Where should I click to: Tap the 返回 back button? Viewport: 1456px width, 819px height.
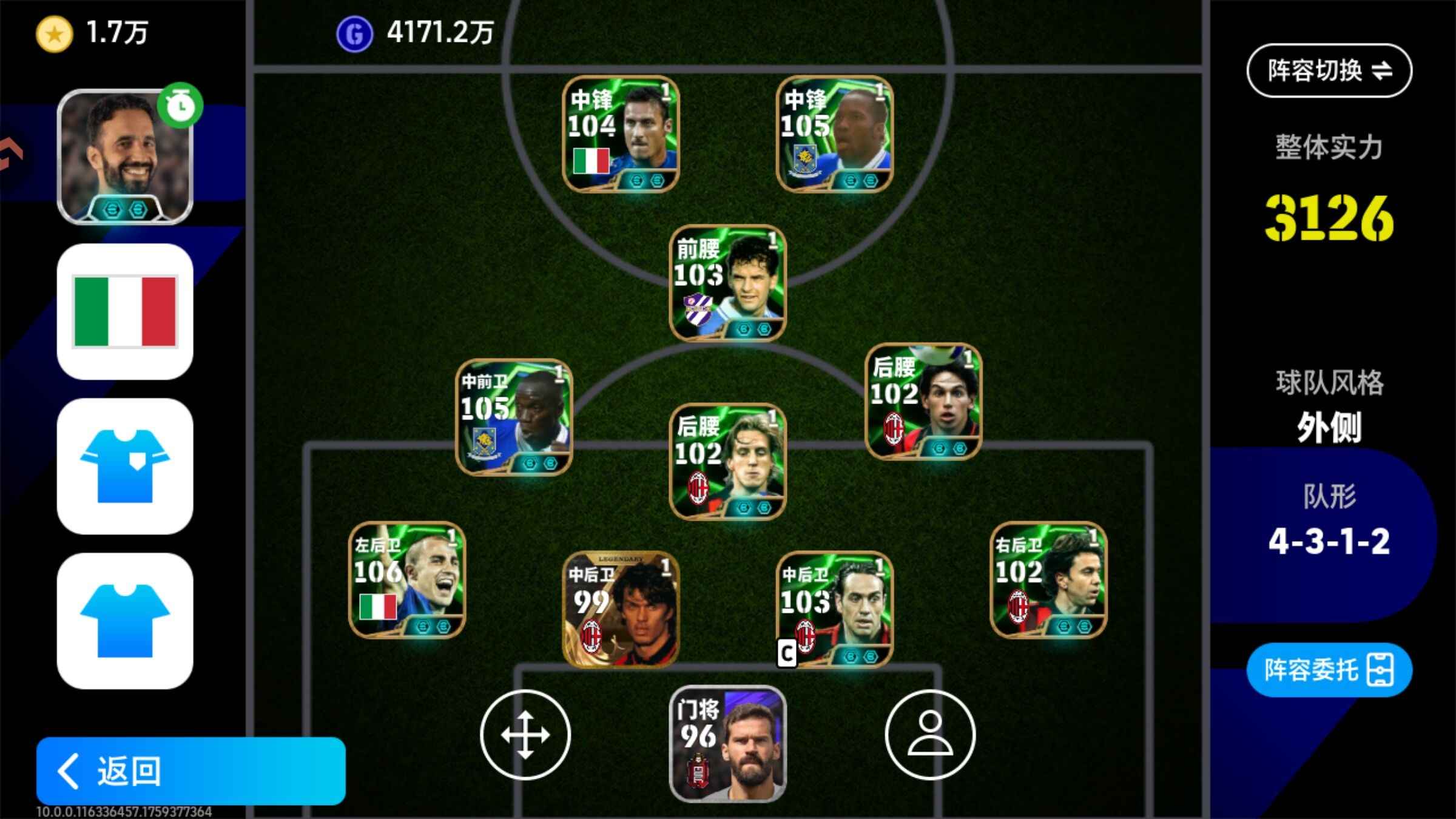coord(190,770)
